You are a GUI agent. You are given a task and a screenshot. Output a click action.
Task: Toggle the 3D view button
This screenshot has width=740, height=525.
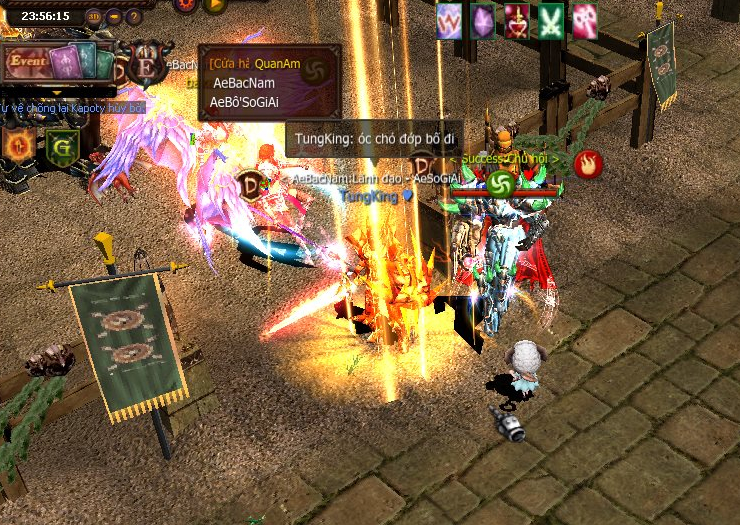tap(94, 16)
